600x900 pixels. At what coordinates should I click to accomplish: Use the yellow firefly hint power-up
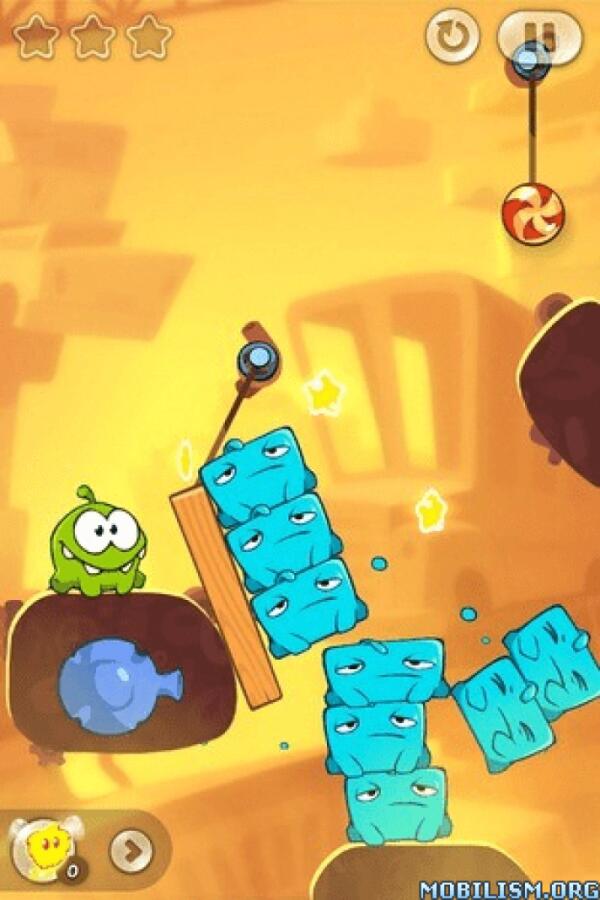pyautogui.click(x=43, y=849)
